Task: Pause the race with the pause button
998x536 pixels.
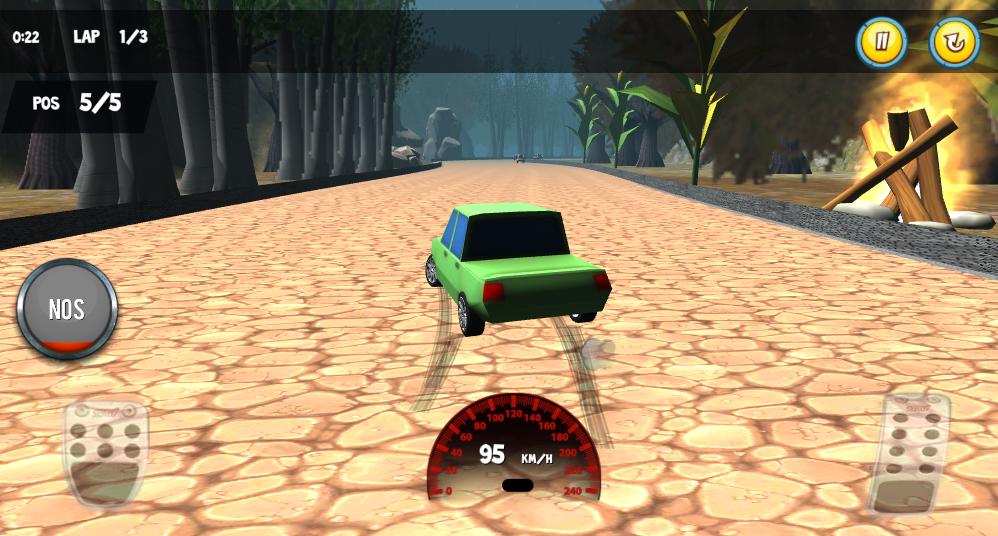Action: [881, 43]
